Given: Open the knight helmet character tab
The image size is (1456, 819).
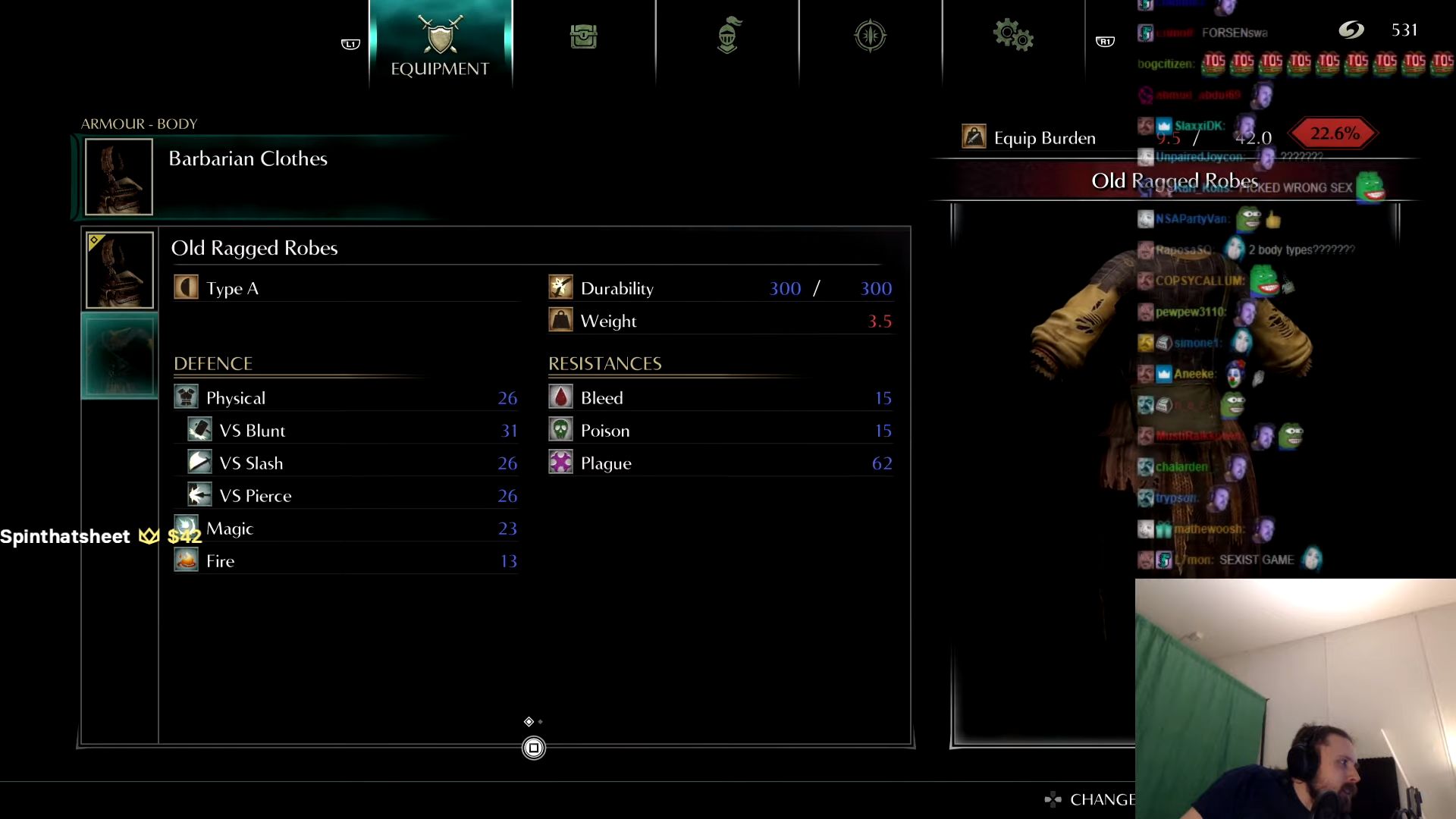Looking at the screenshot, I should click(727, 36).
